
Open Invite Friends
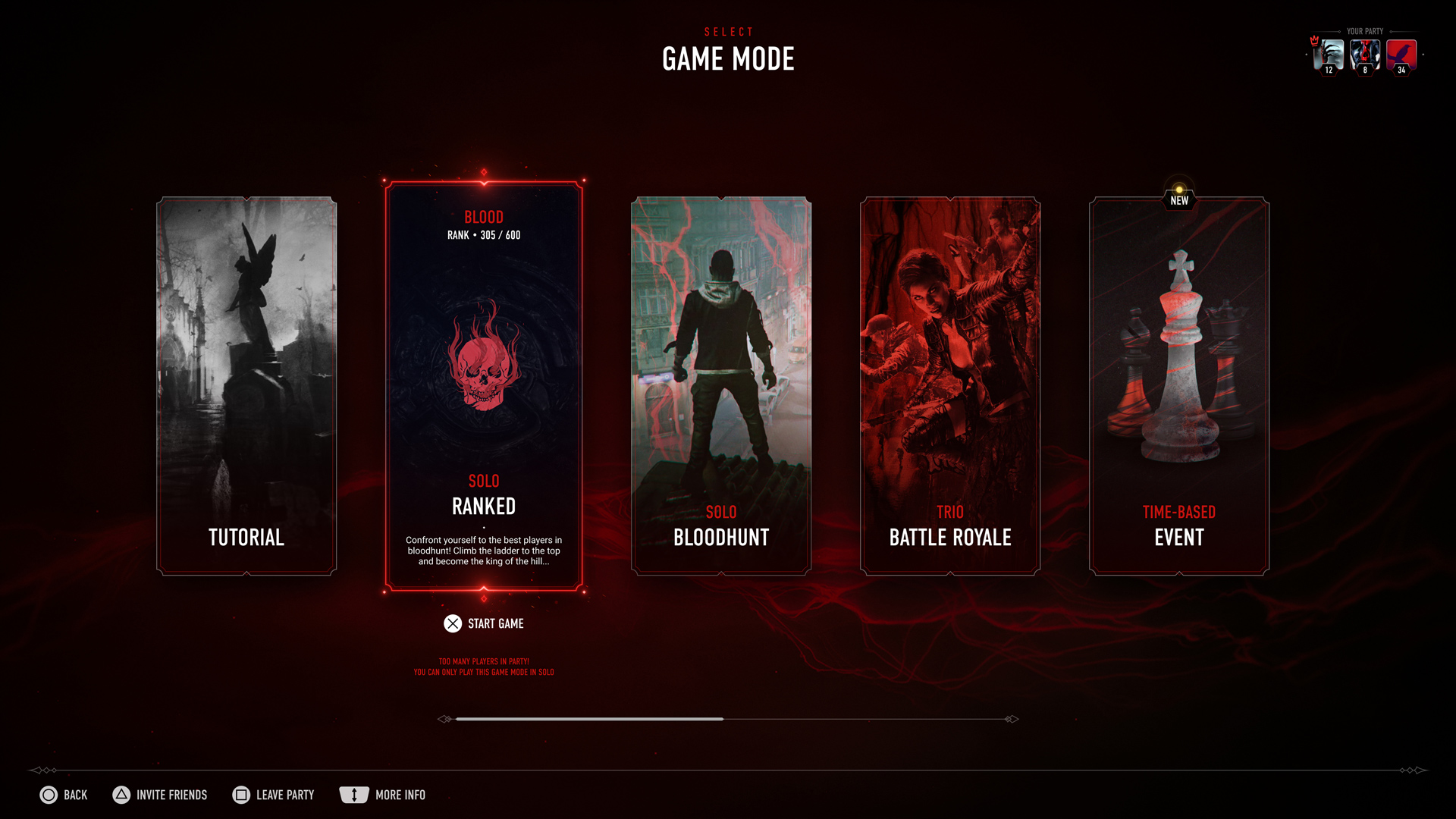(160, 795)
